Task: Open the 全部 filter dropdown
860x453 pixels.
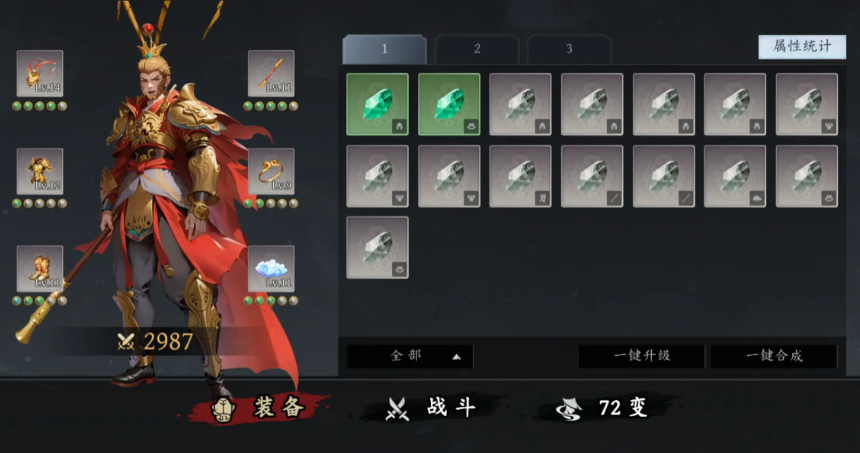Action: (410, 356)
